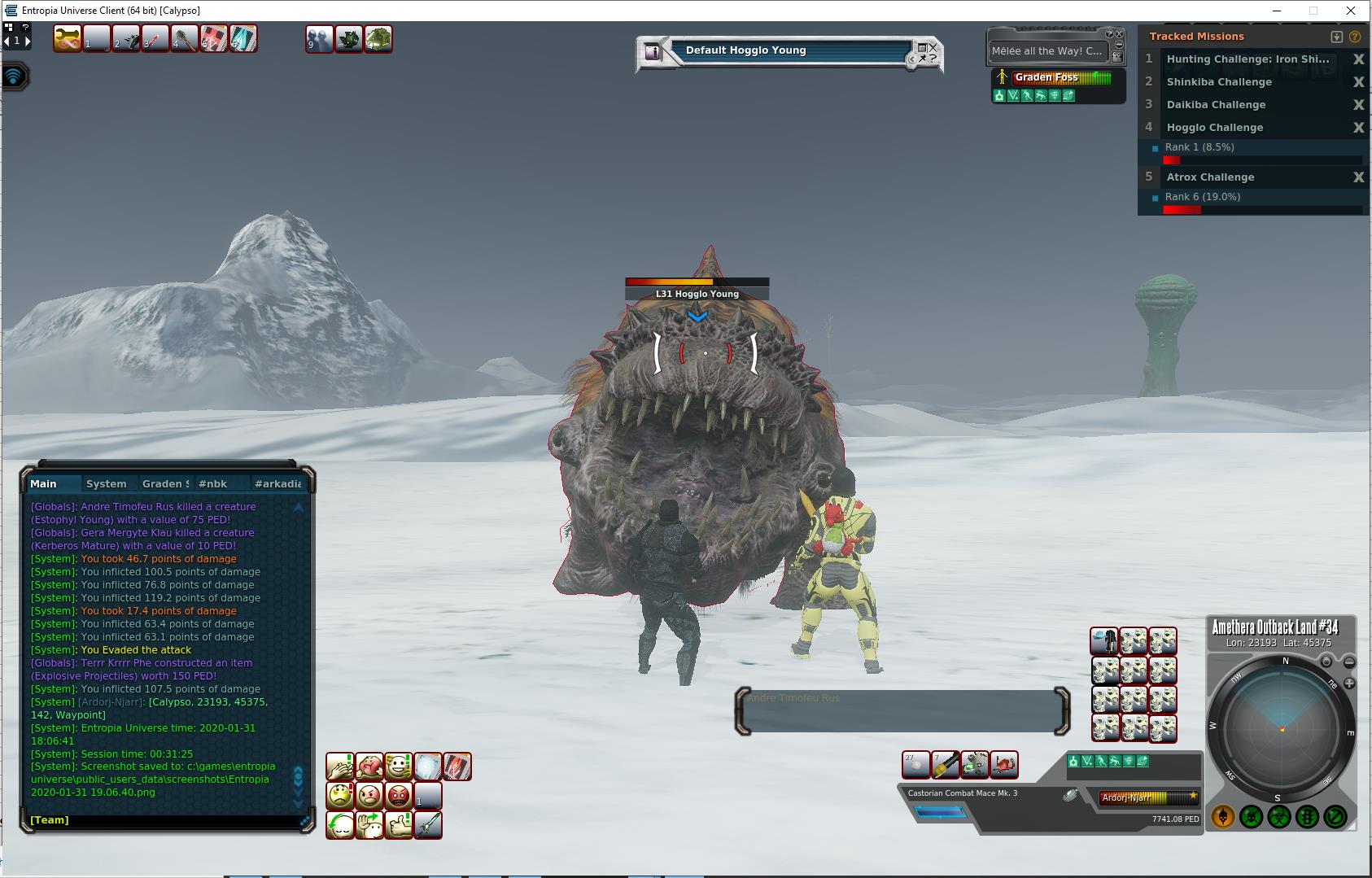Remove Hoggio Challenge from tracked missions
Screen dimensions: 1372x878
pos(1358,128)
